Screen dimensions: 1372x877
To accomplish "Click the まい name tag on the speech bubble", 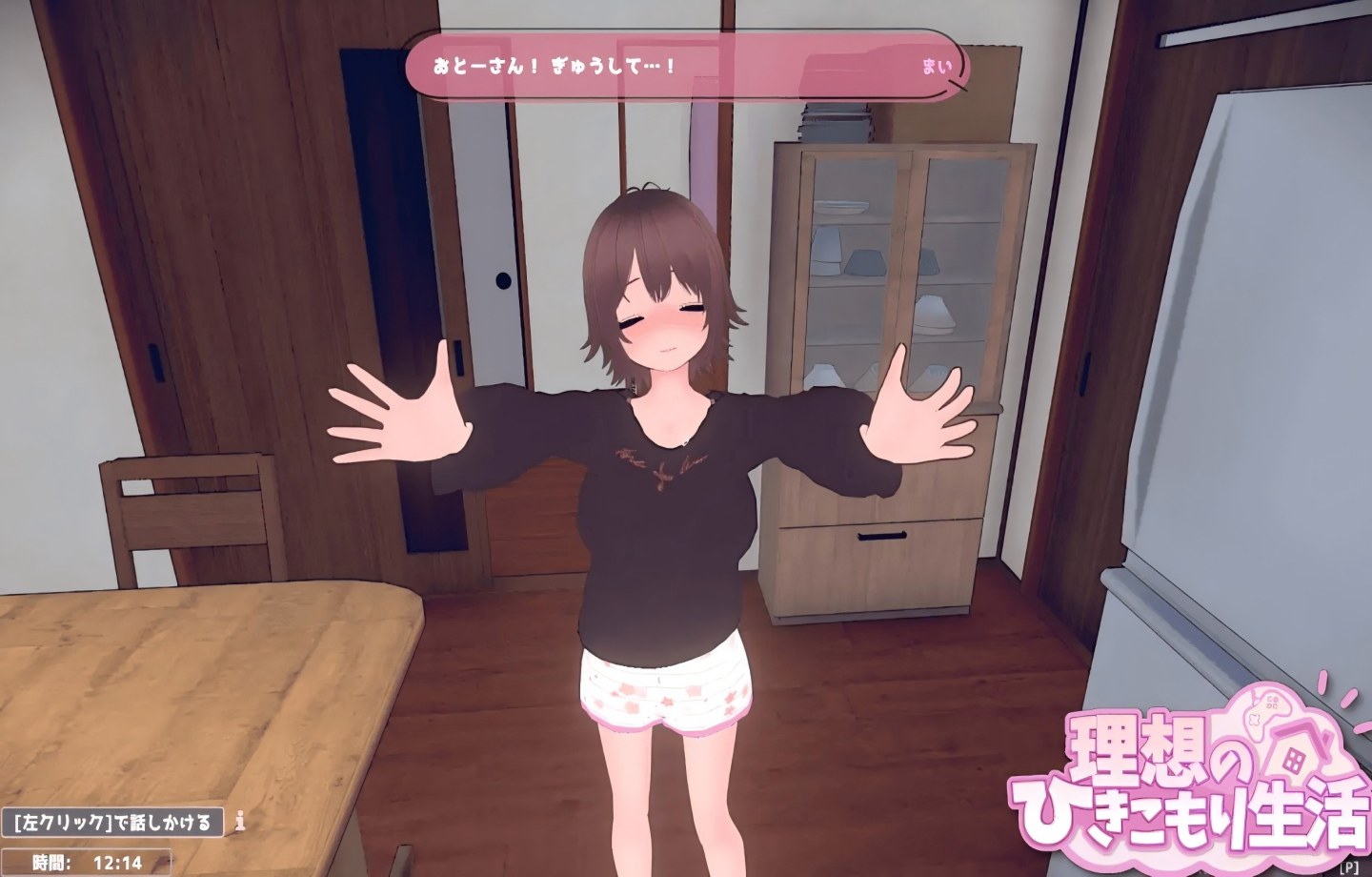I will point(937,65).
